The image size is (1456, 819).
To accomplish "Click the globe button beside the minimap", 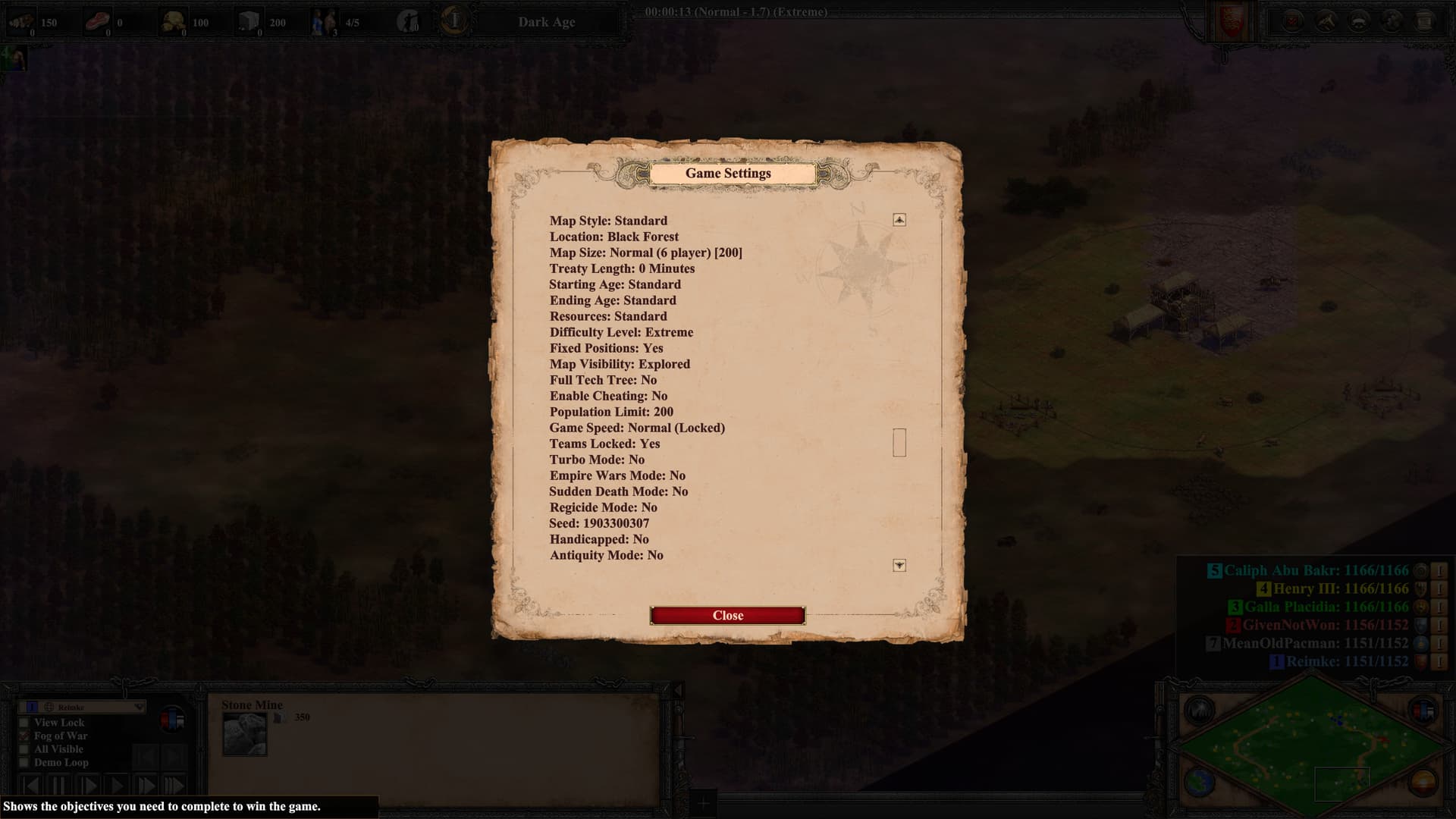I will pos(1200,782).
